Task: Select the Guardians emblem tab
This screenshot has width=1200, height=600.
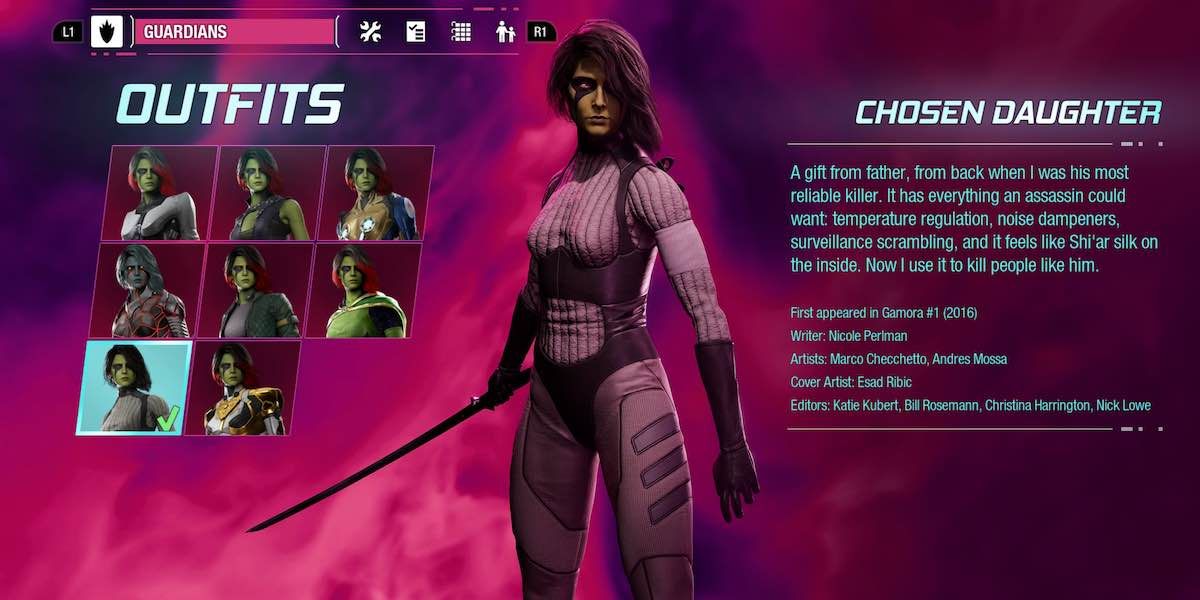Action: tap(106, 32)
